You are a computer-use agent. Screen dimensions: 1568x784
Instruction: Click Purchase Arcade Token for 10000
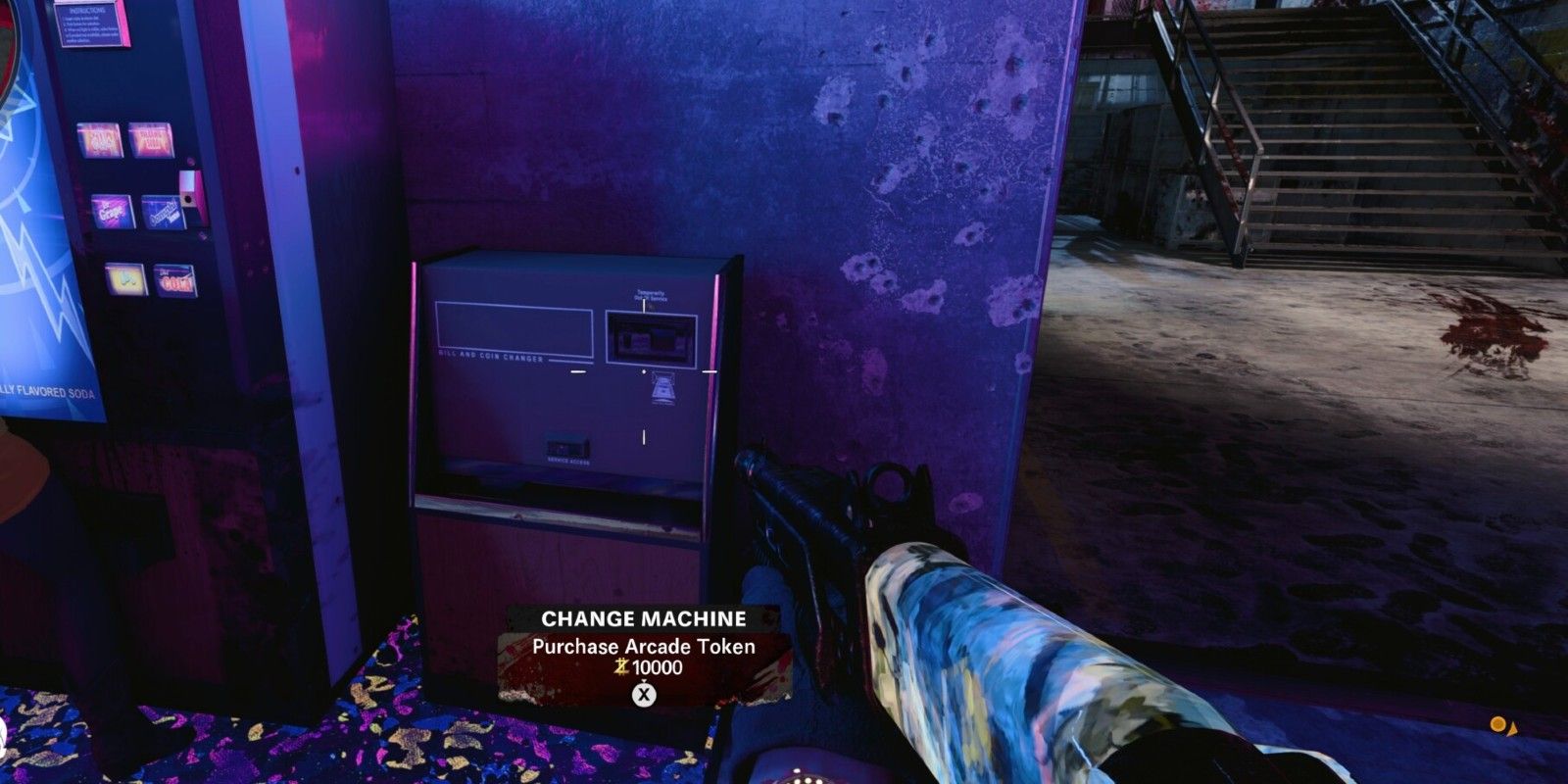(x=646, y=649)
